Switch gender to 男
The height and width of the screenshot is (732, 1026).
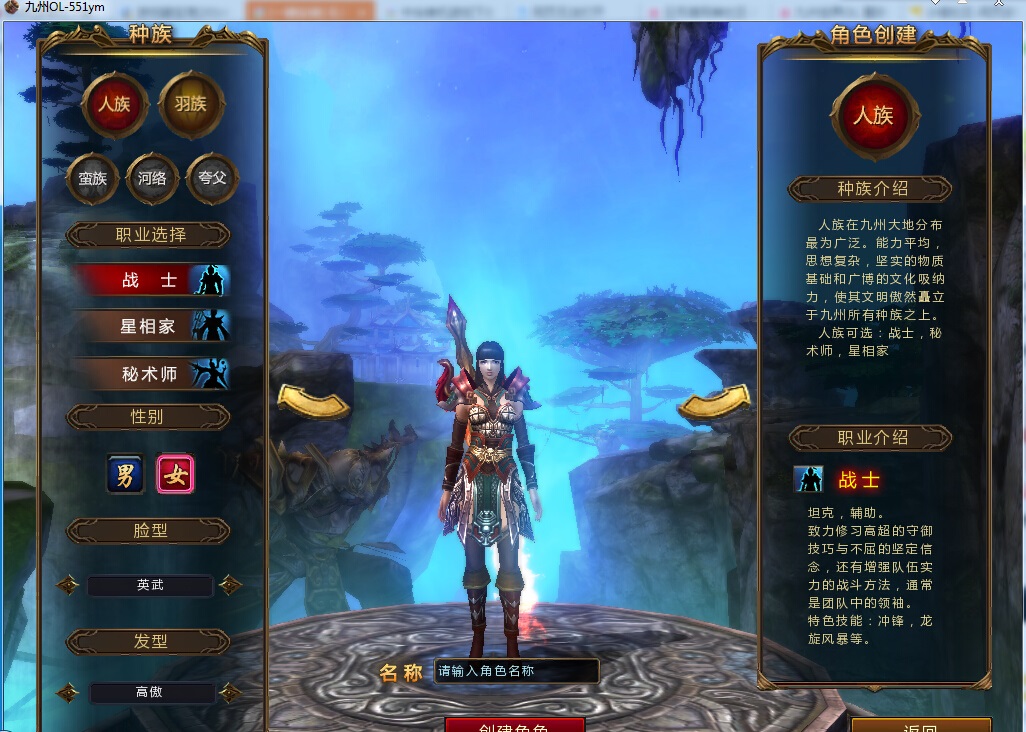coord(126,474)
